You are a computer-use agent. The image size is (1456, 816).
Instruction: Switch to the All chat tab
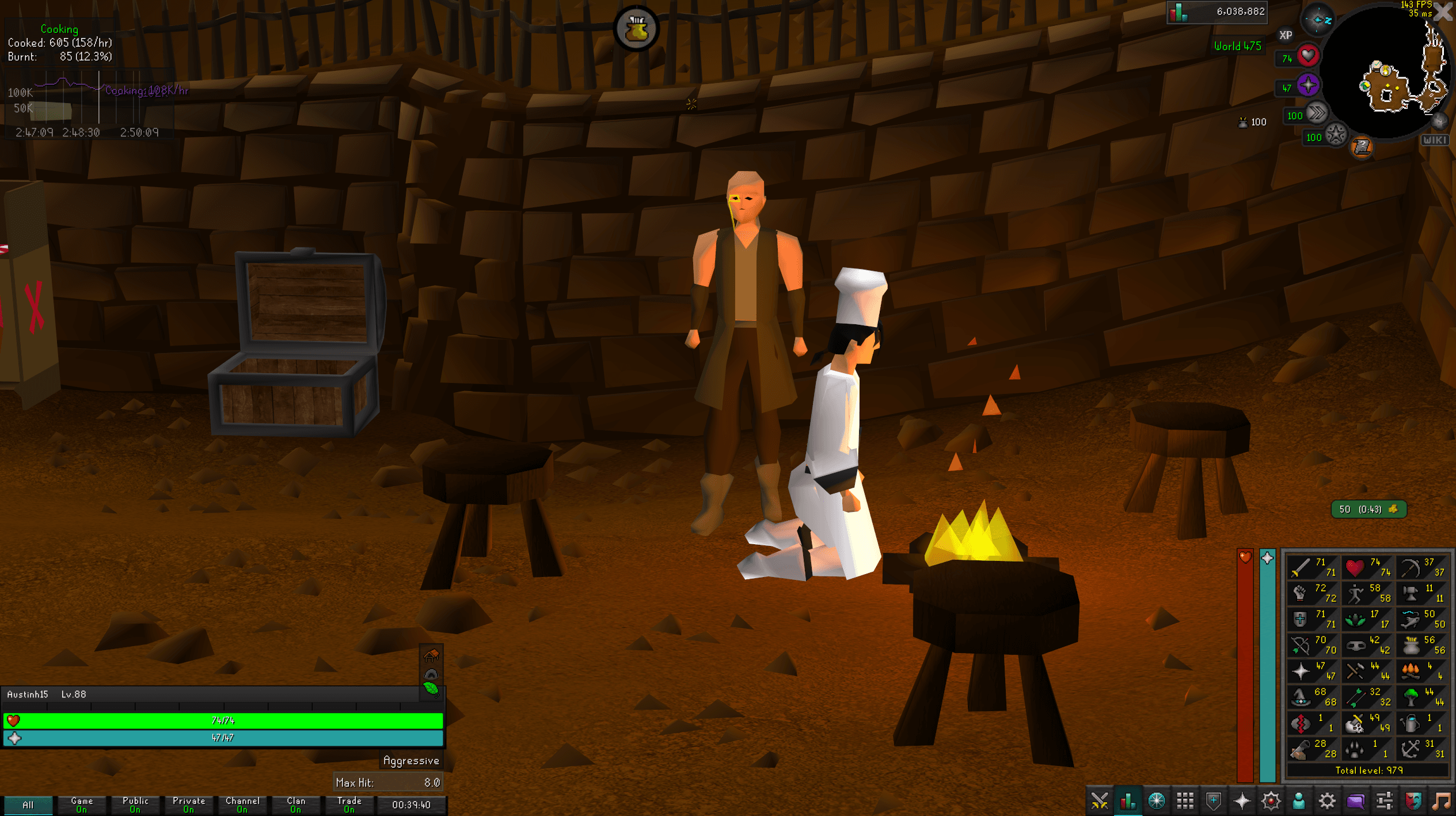[x=28, y=805]
